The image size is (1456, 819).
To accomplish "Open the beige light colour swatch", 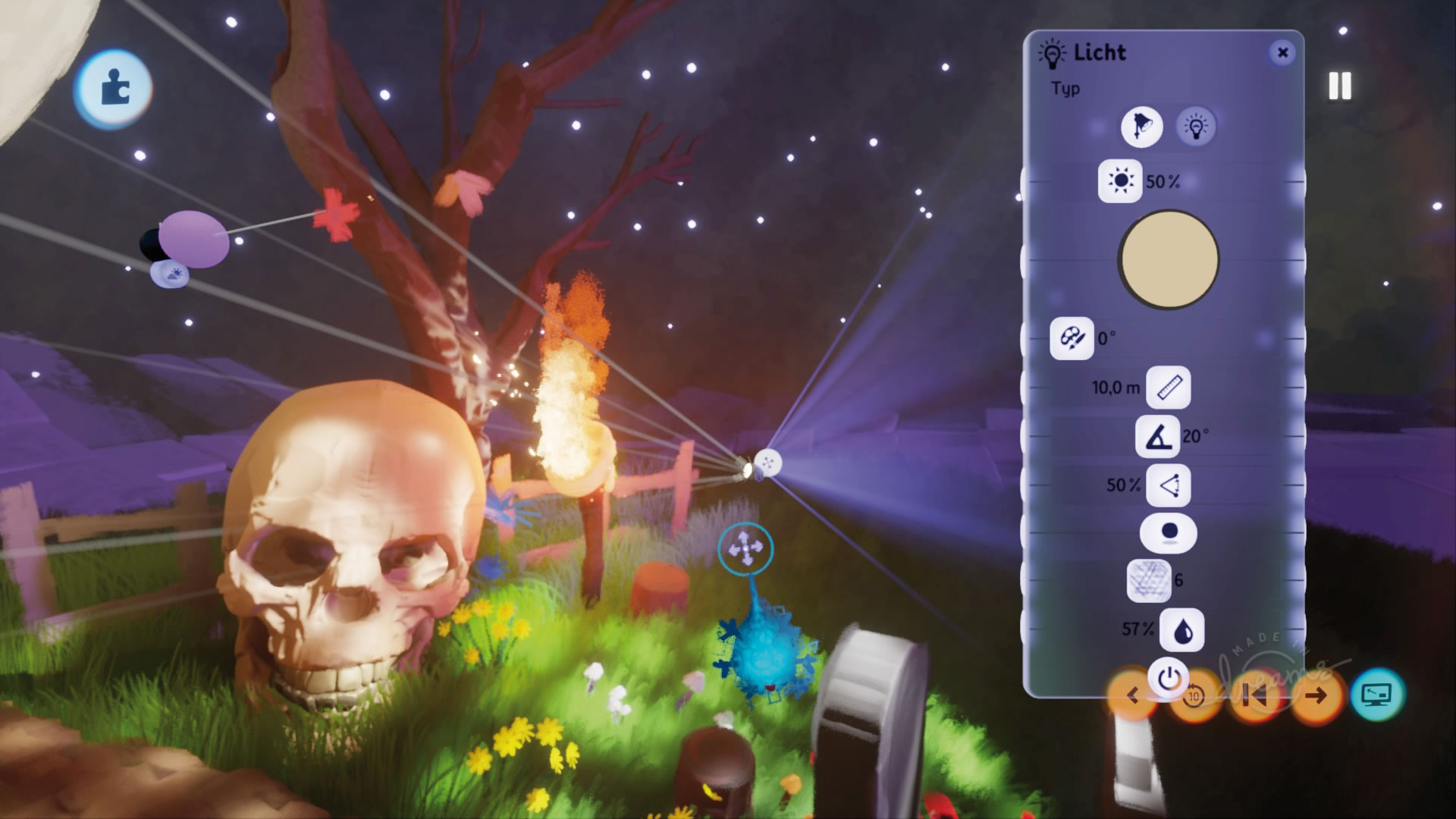I will [x=1169, y=259].
